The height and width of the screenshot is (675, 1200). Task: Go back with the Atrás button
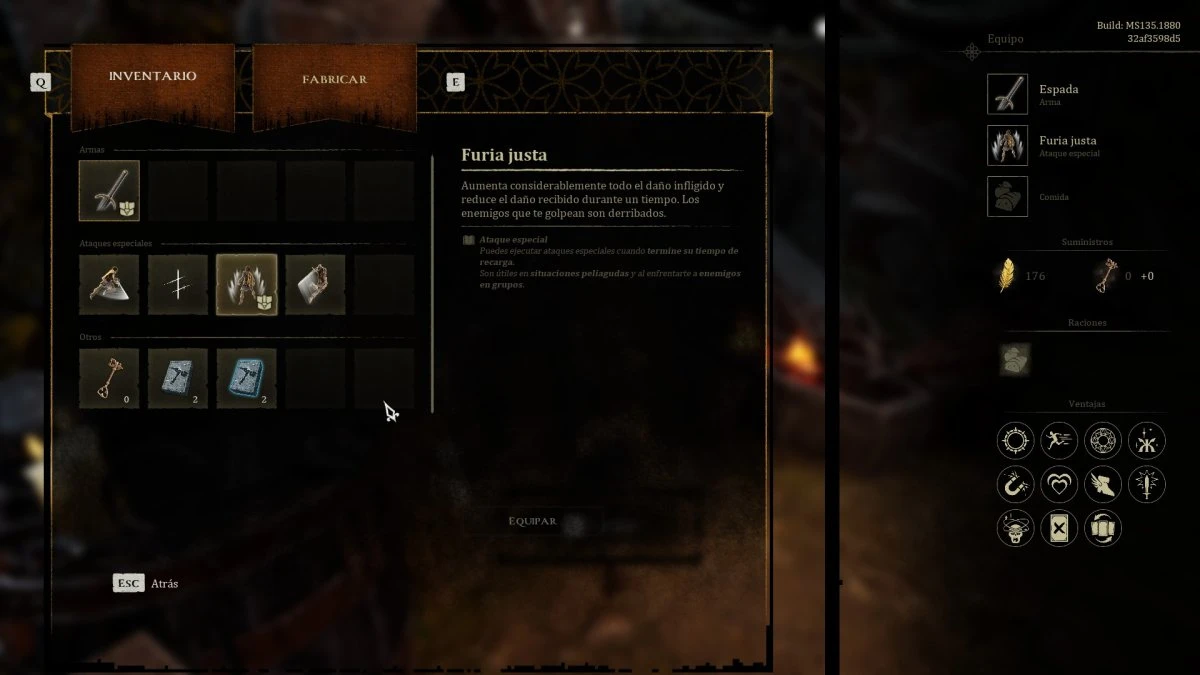[146, 583]
